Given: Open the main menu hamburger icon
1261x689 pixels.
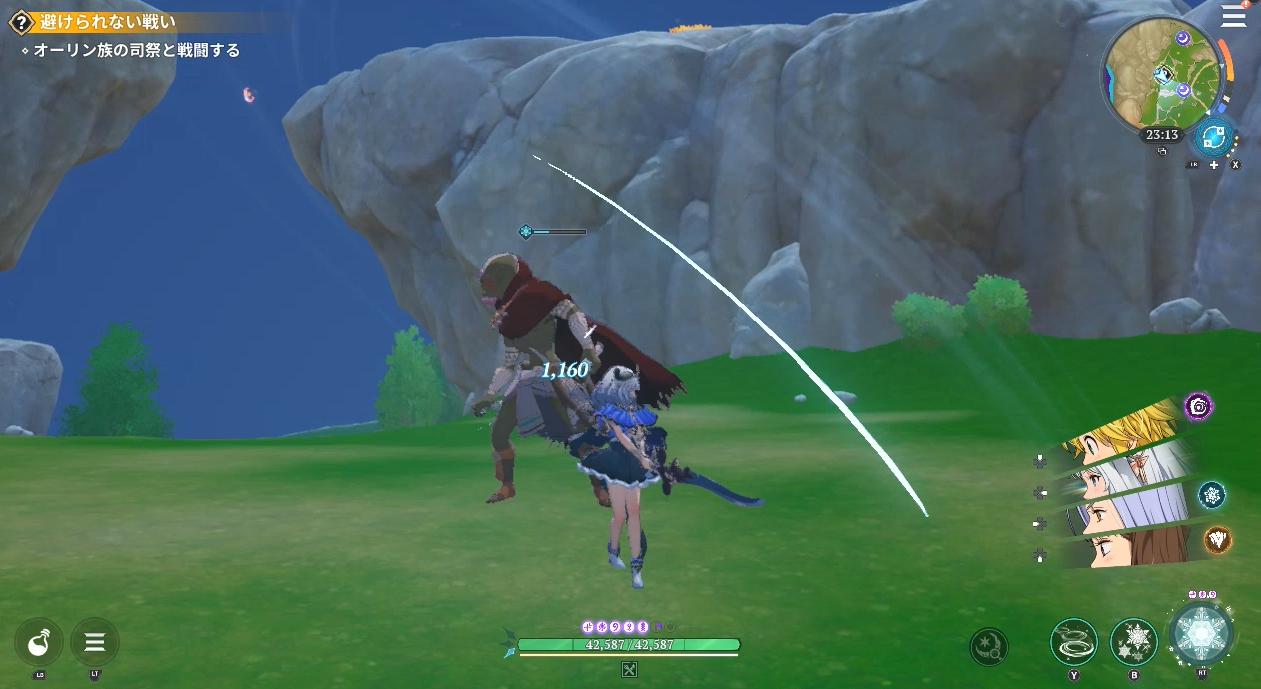Looking at the screenshot, I should point(1235,16).
